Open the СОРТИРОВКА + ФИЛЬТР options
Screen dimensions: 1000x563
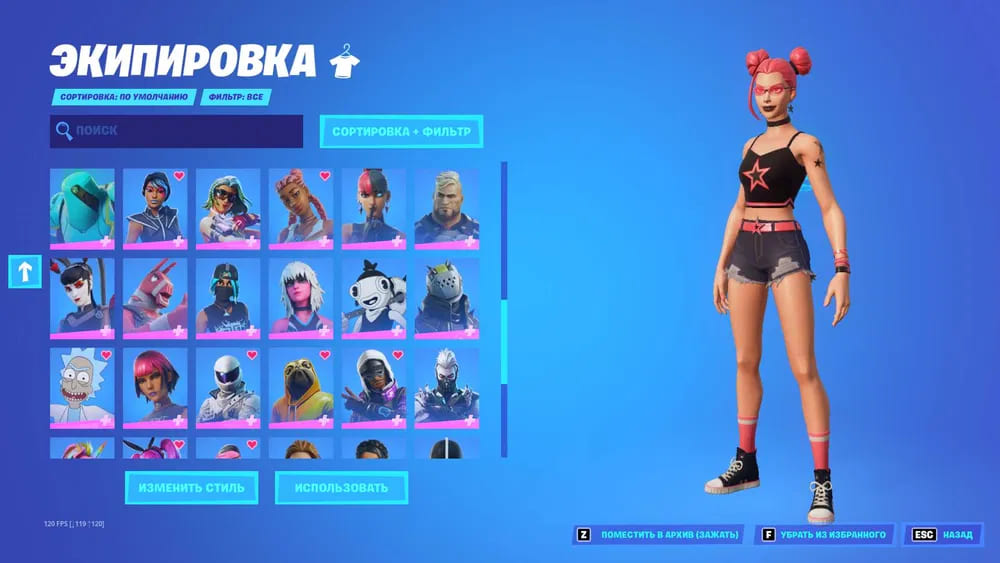coord(401,131)
